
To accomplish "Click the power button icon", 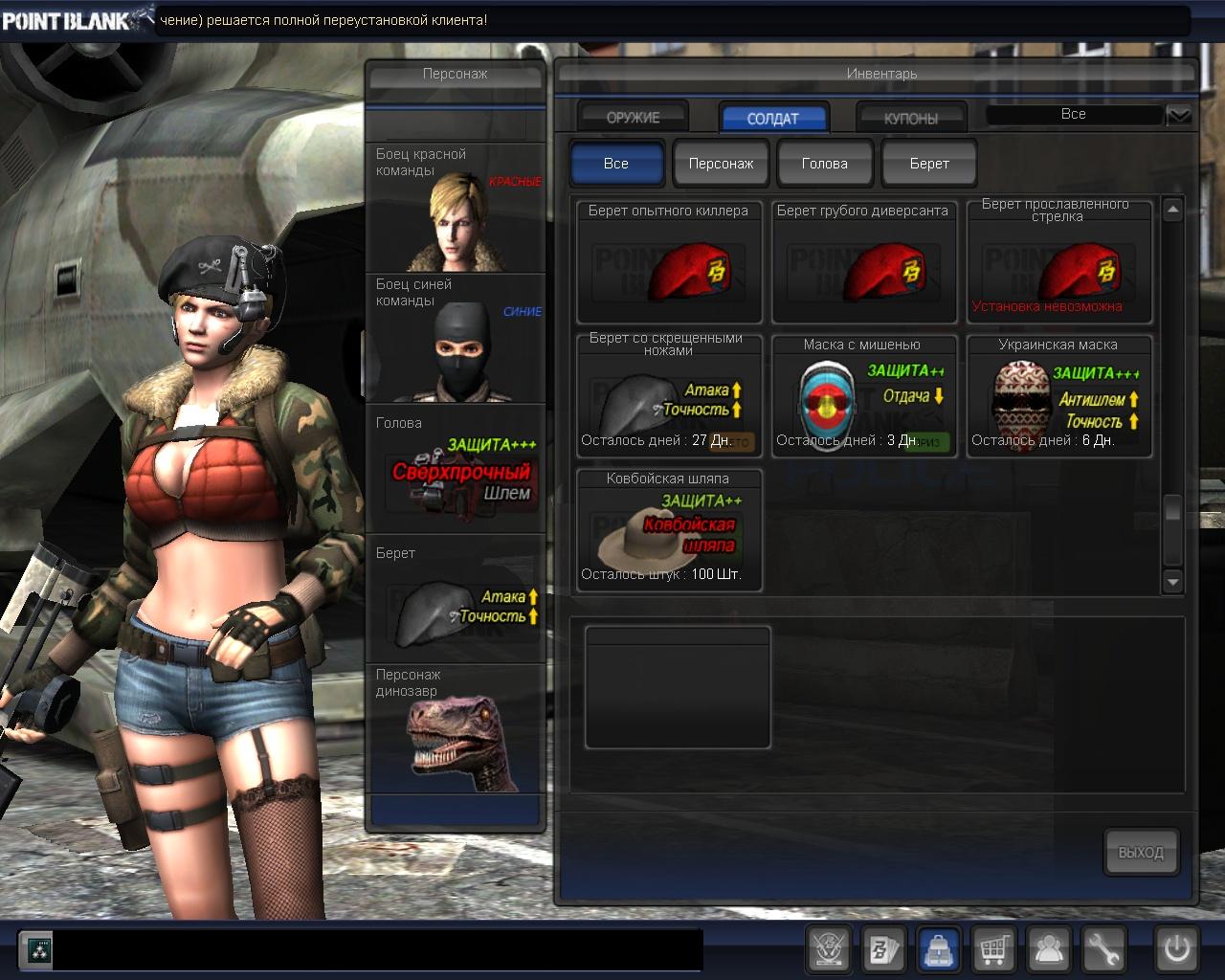I will 1176,950.
